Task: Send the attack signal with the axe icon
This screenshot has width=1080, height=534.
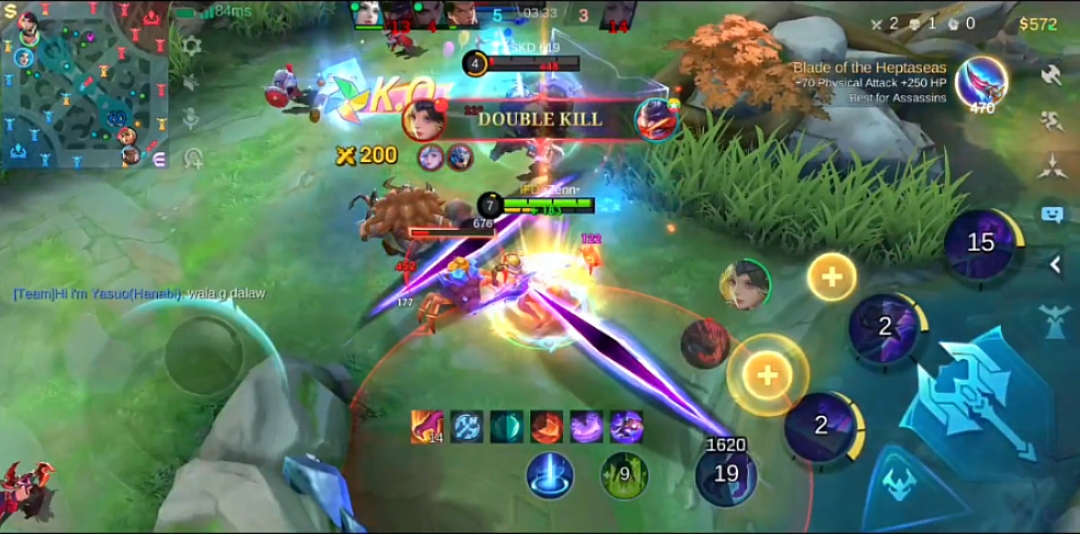Action: point(1051,74)
